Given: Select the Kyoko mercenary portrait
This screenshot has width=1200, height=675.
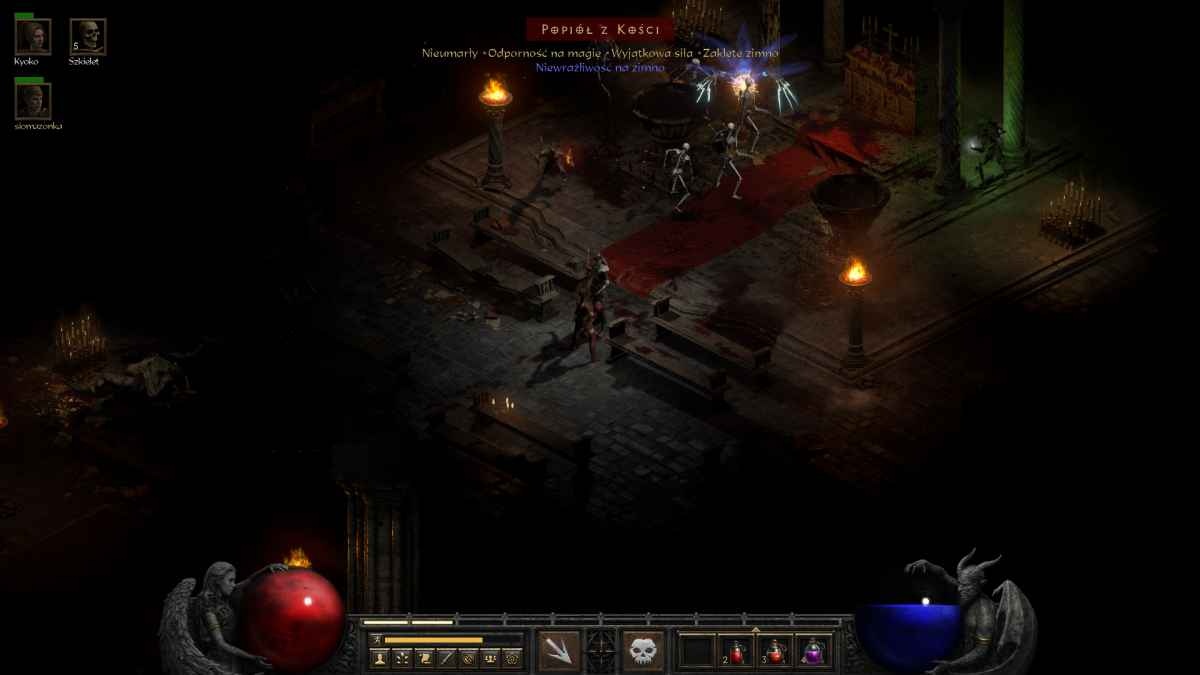Looking at the screenshot, I should [x=32, y=37].
